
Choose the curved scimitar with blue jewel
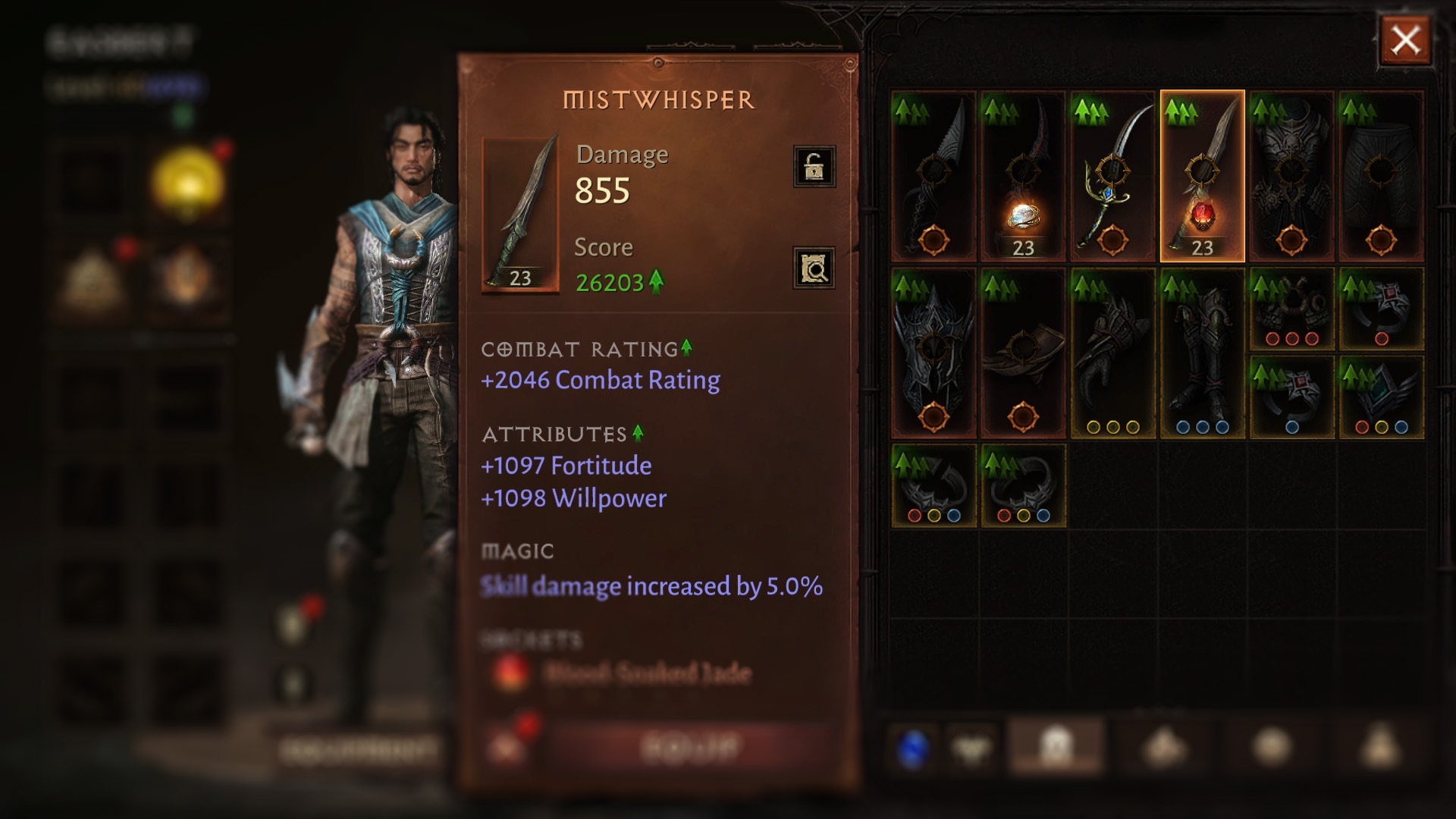[1112, 177]
